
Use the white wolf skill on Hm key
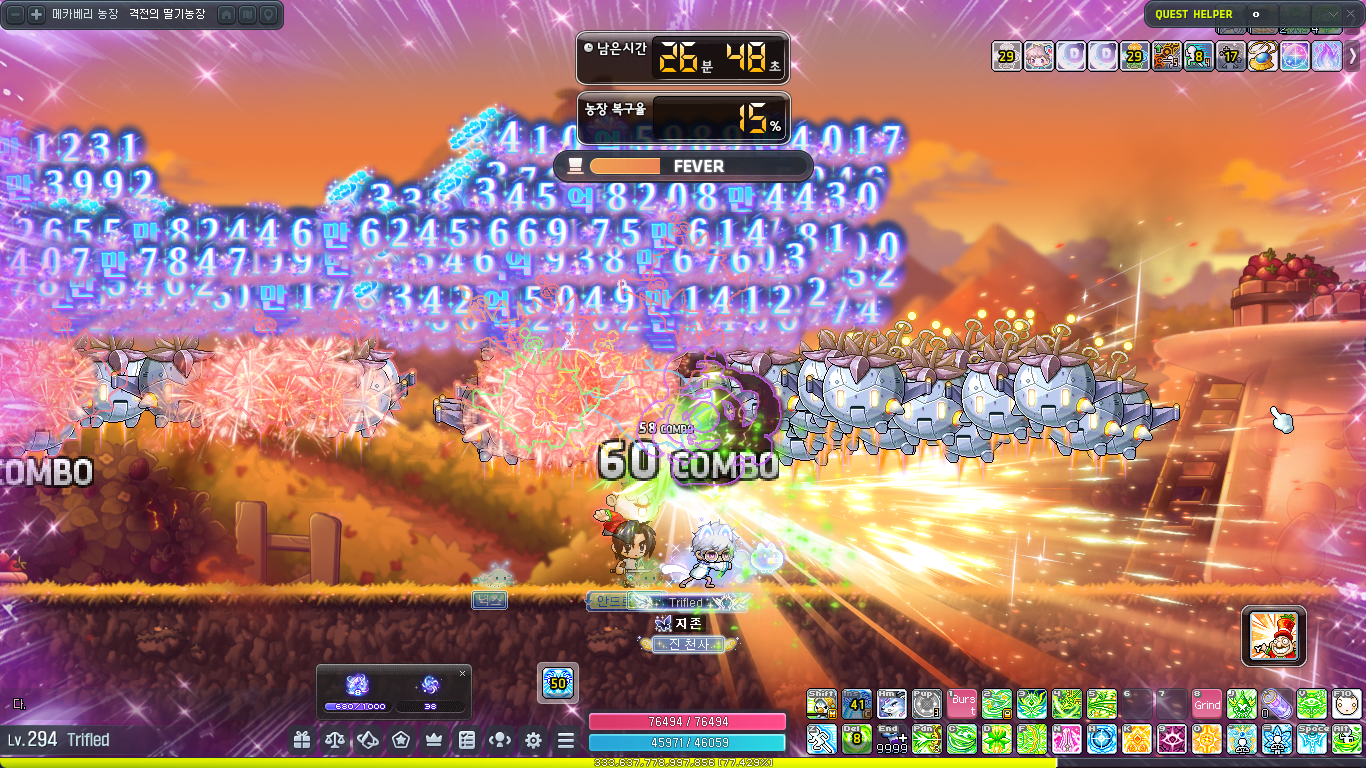892,704
